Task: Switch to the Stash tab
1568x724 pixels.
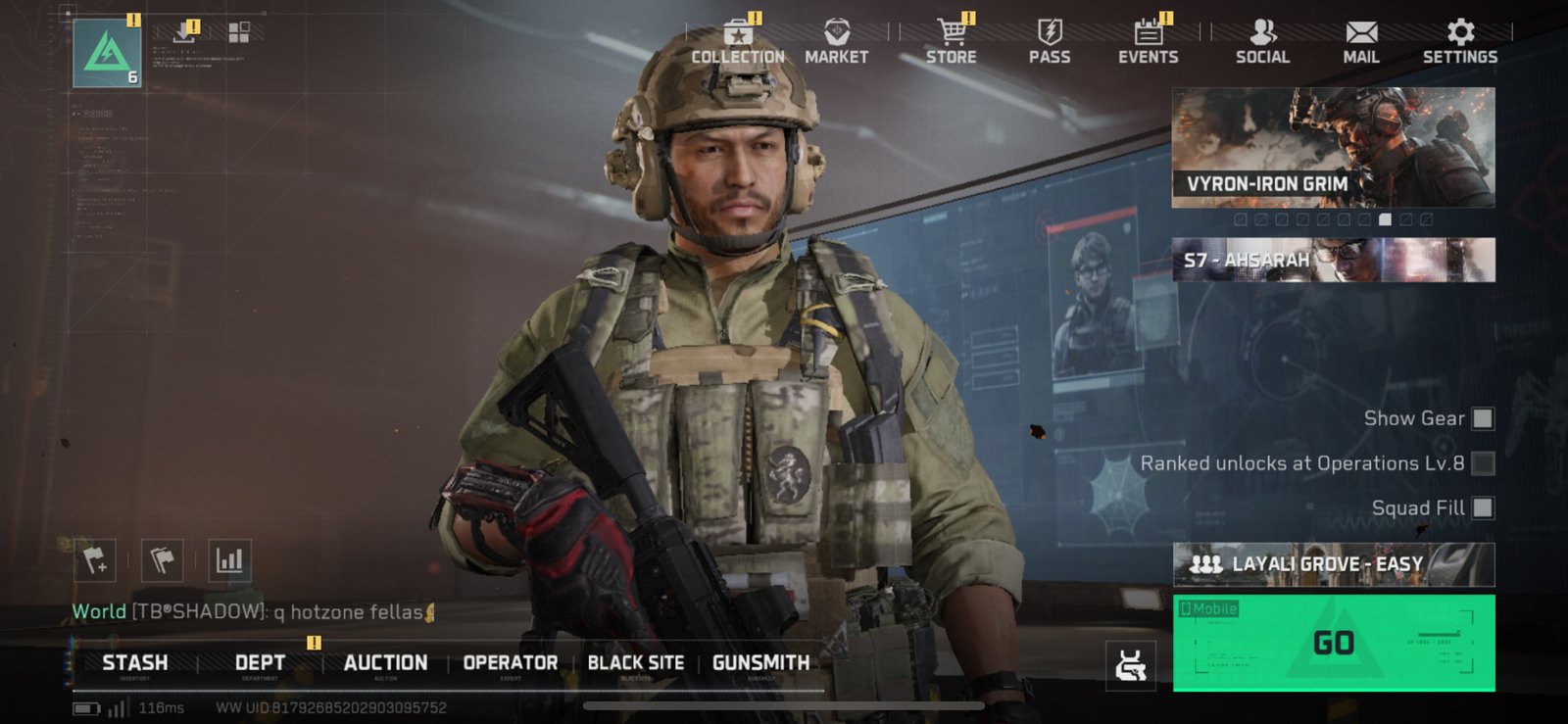Action: pos(135,663)
